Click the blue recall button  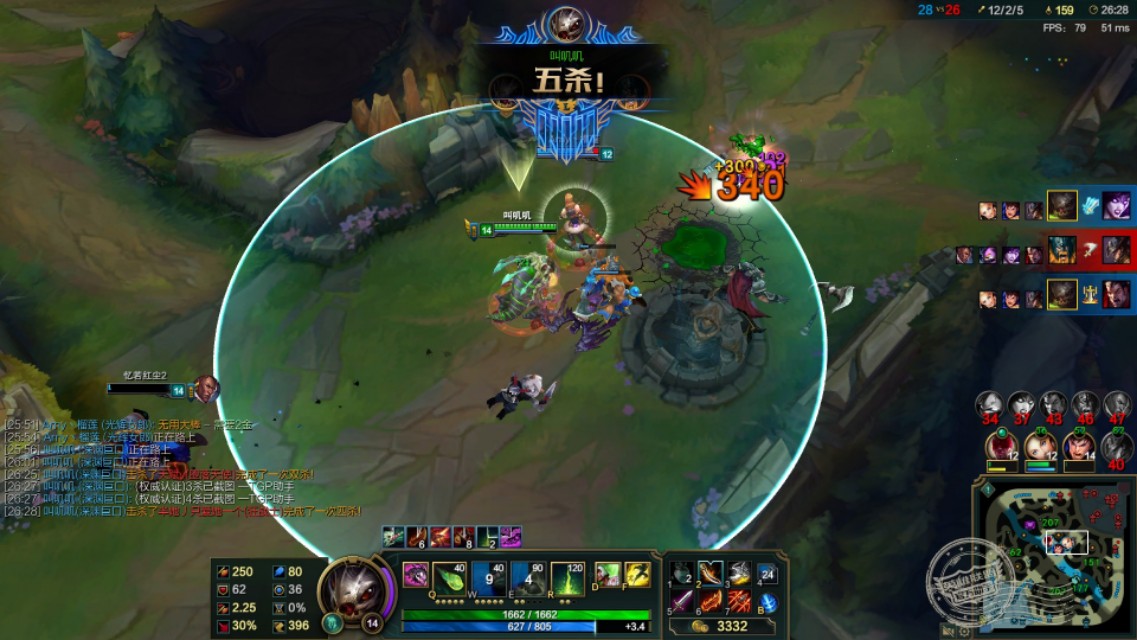(x=768, y=603)
